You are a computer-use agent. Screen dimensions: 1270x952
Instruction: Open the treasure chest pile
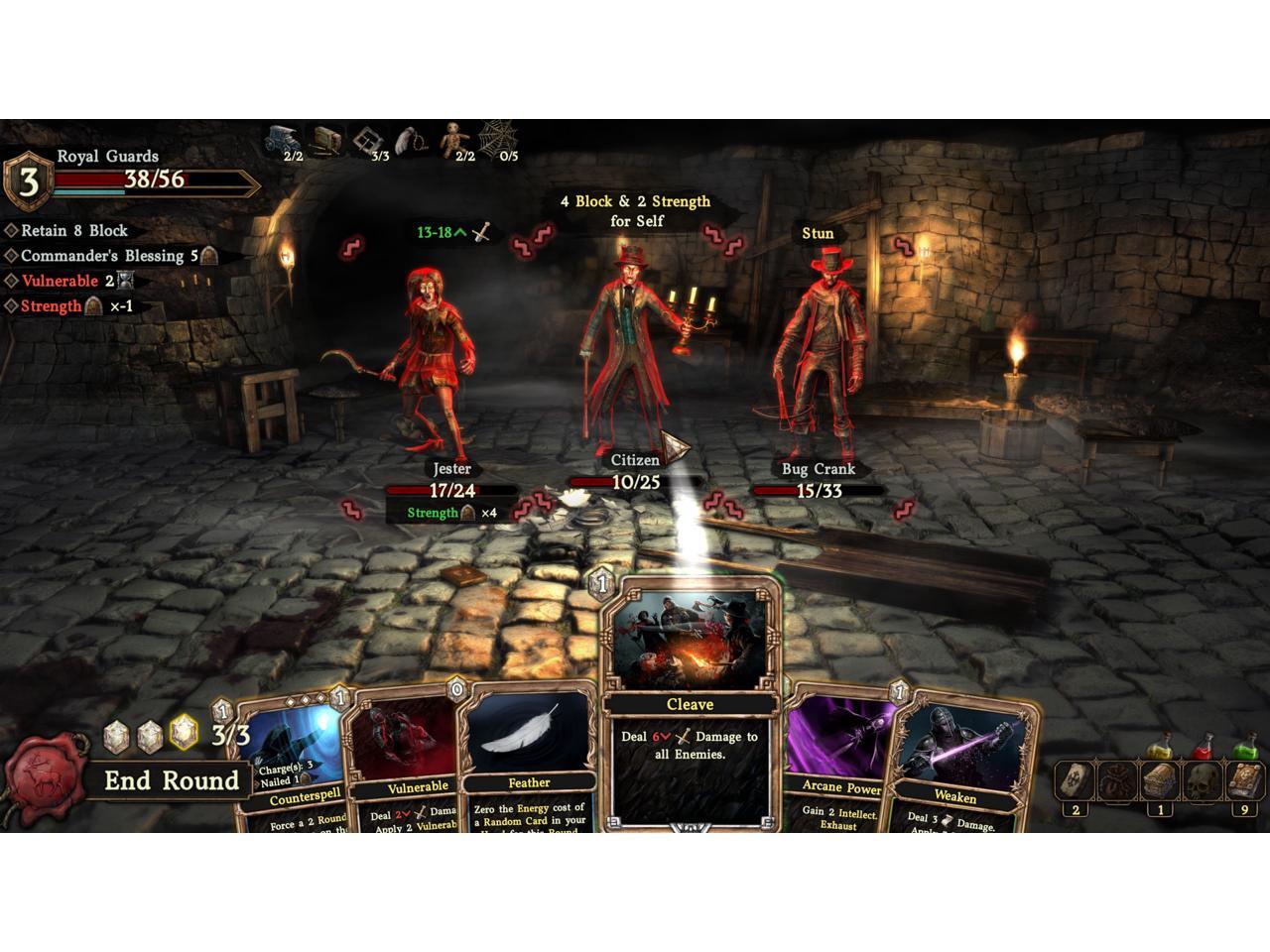1160,782
